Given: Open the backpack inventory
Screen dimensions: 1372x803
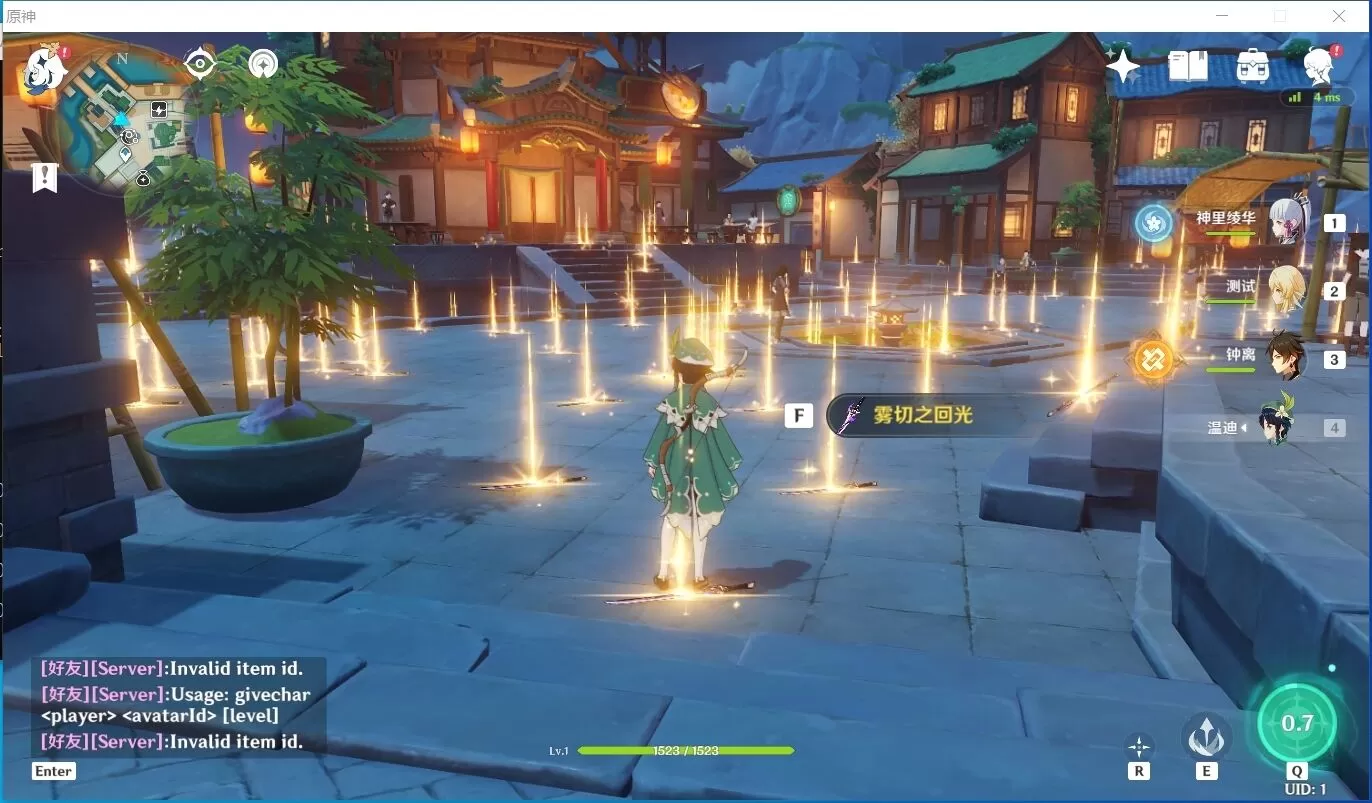Looking at the screenshot, I should (x=1252, y=66).
